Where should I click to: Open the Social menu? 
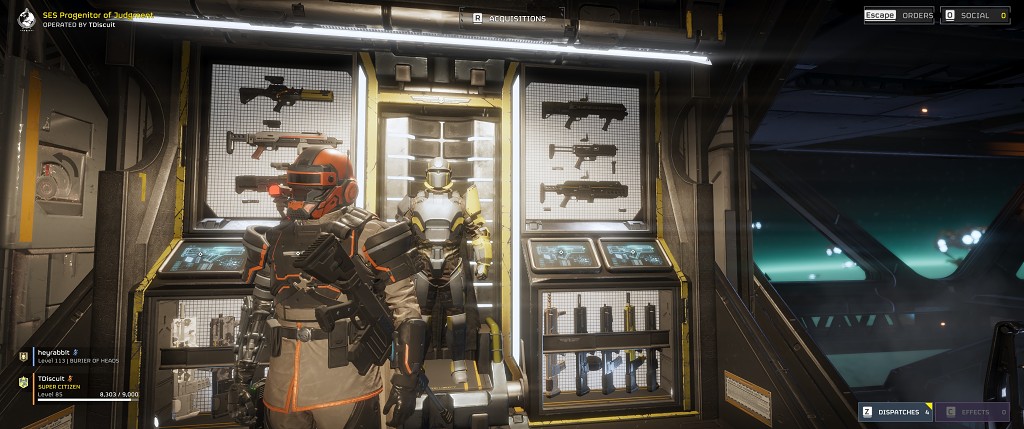pyautogui.click(x=975, y=15)
